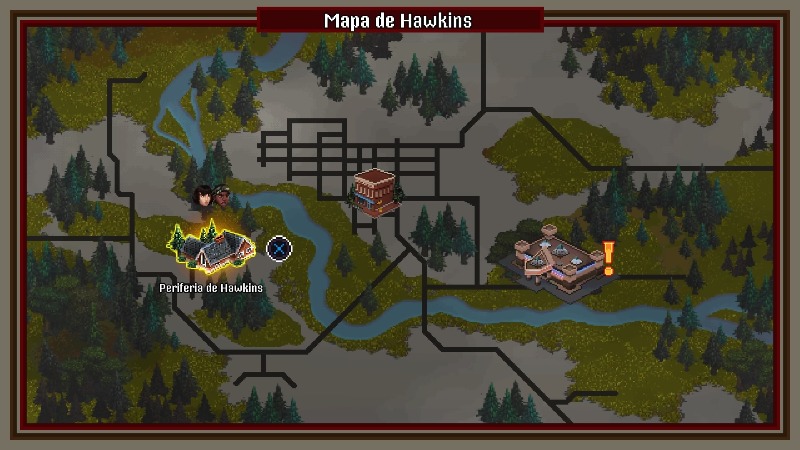Screen dimensions: 800x450
Task: Select the highlighted Periferia de Hawkins house
Action: point(213,249)
